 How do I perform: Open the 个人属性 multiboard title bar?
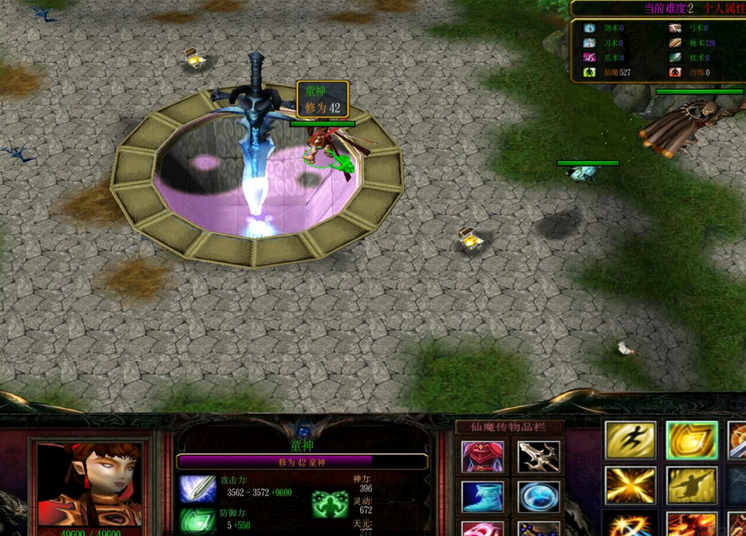(658, 8)
